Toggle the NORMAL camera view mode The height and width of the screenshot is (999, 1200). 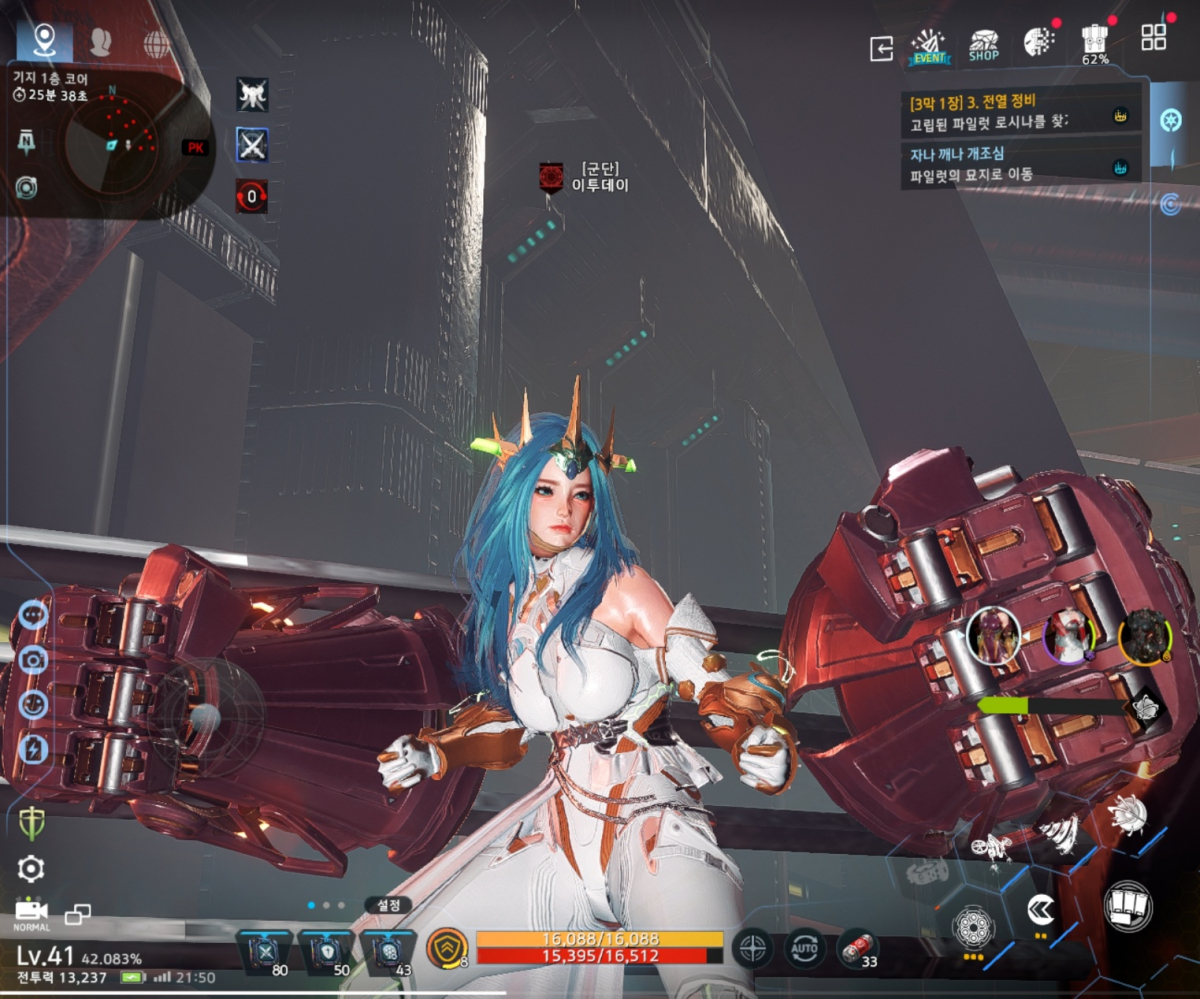click(x=31, y=912)
